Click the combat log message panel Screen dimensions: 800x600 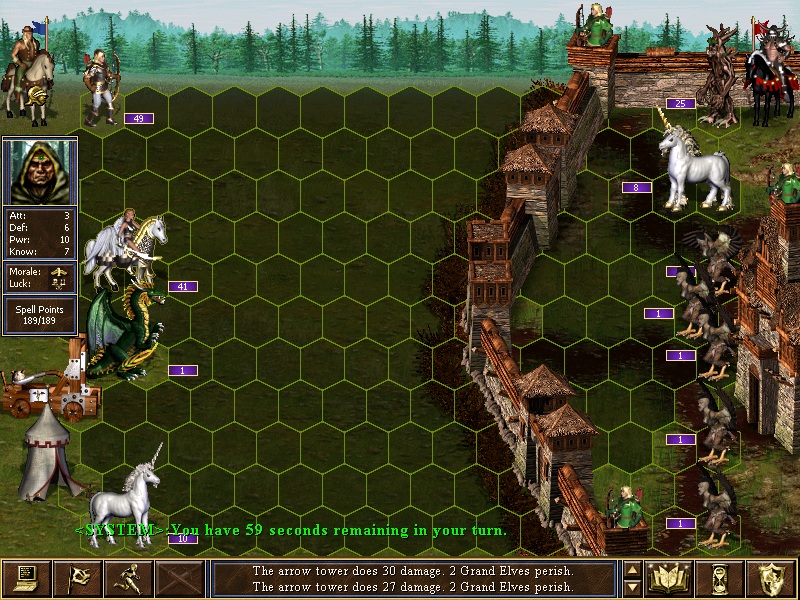click(x=412, y=578)
